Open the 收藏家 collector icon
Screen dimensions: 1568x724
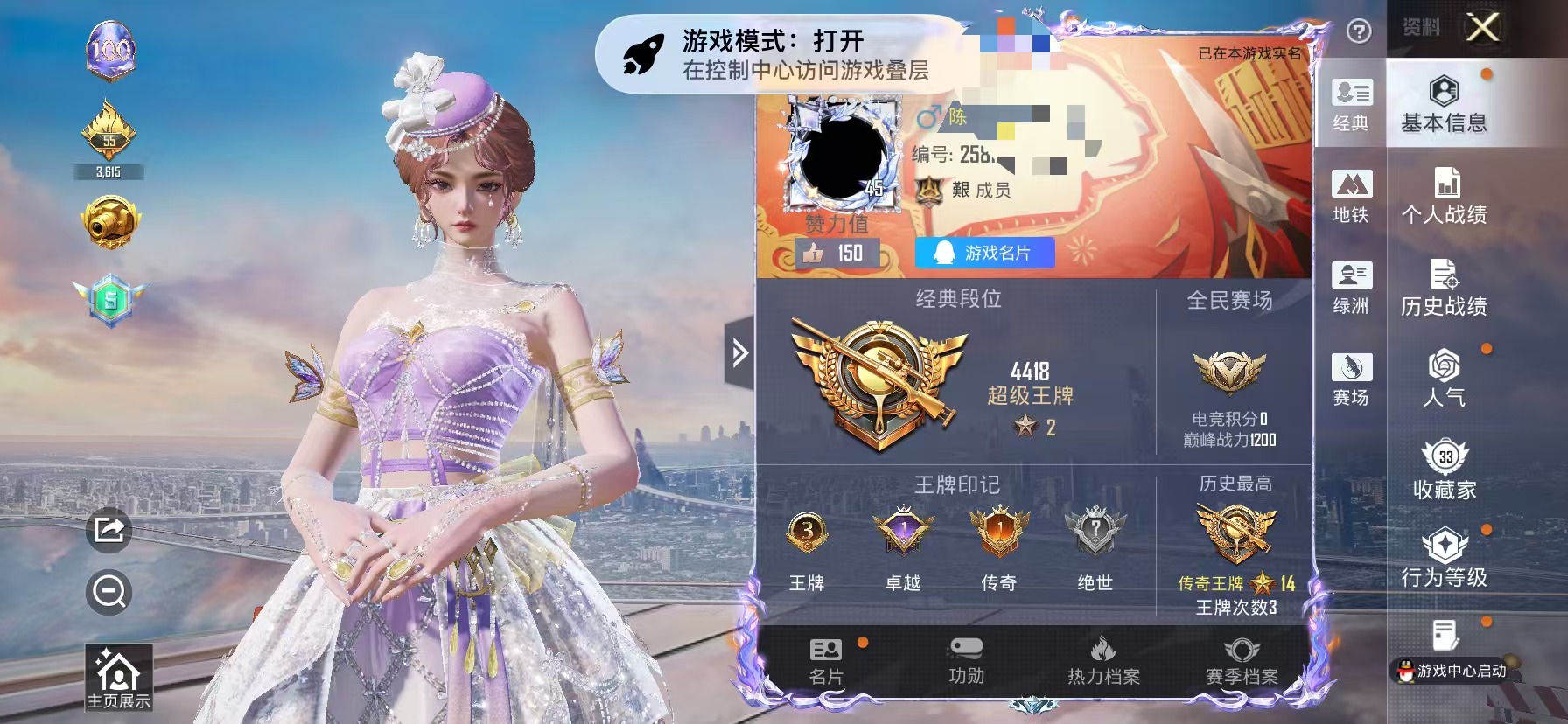1445,463
